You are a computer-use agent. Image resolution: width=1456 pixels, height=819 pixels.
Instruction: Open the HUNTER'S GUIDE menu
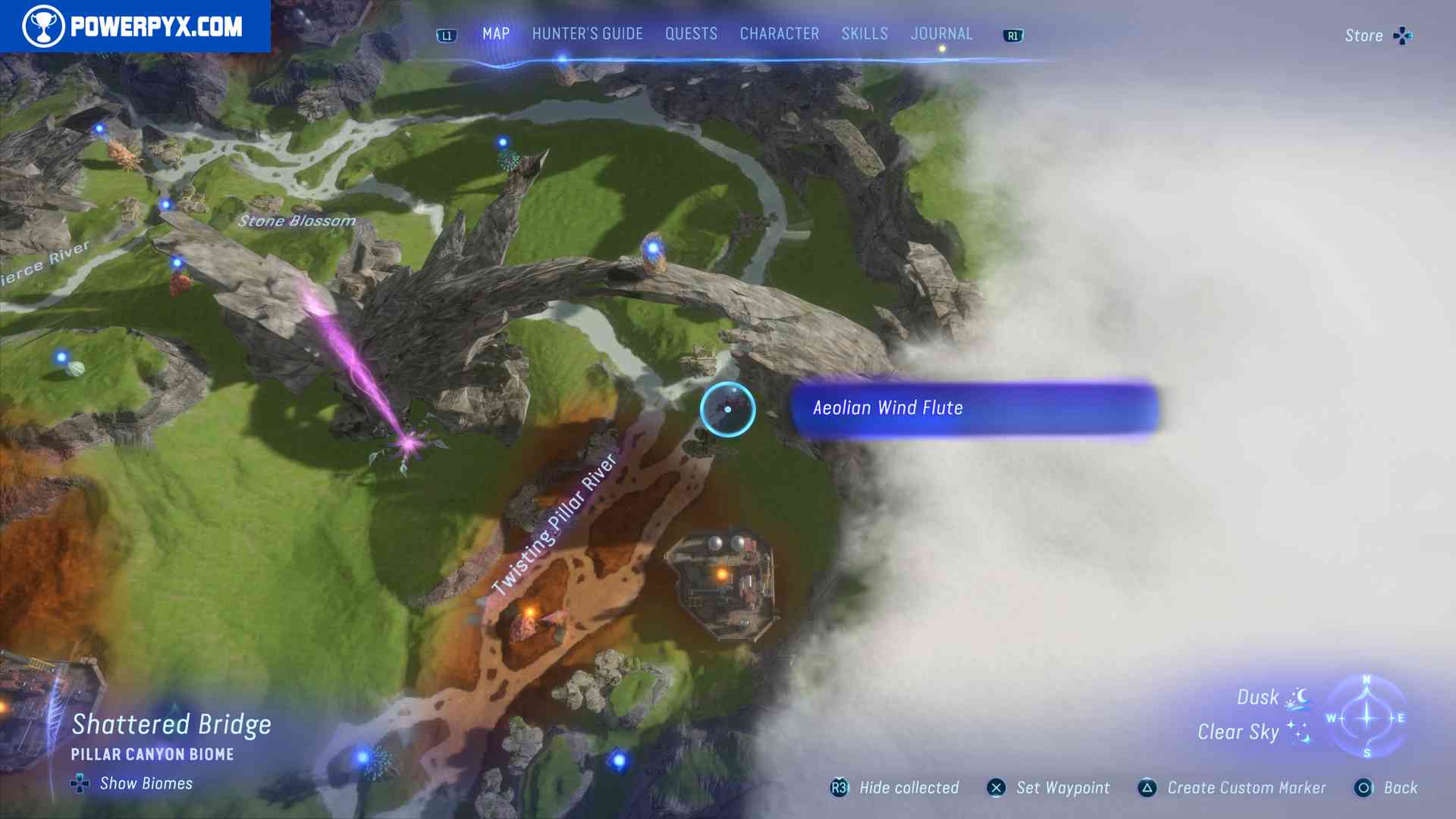click(586, 33)
